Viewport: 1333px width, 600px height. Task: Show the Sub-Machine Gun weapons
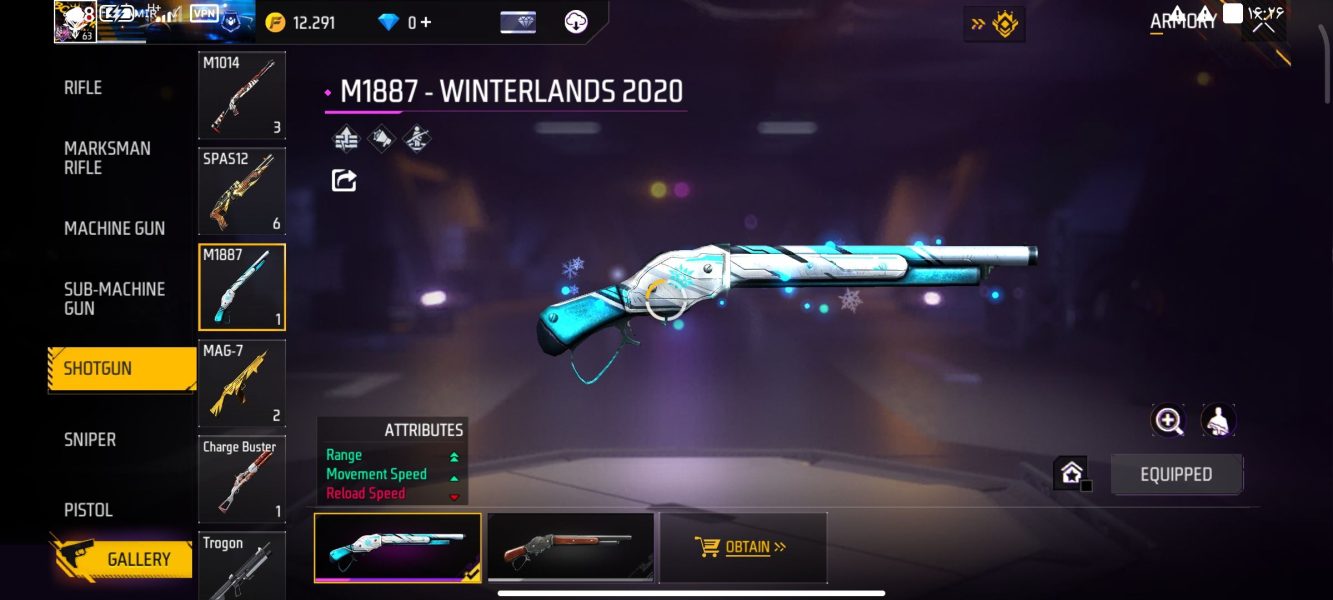click(114, 298)
